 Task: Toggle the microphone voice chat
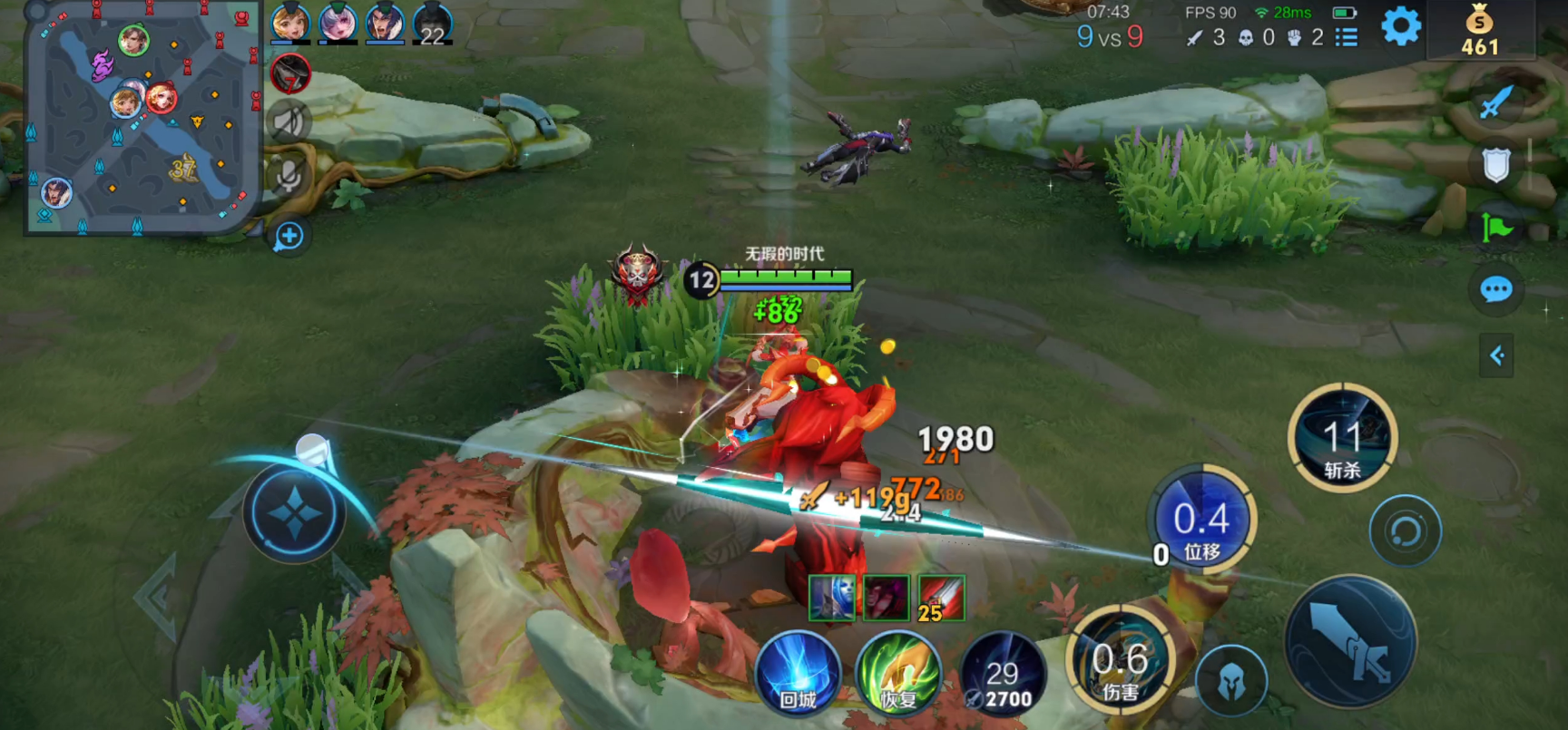point(289,175)
